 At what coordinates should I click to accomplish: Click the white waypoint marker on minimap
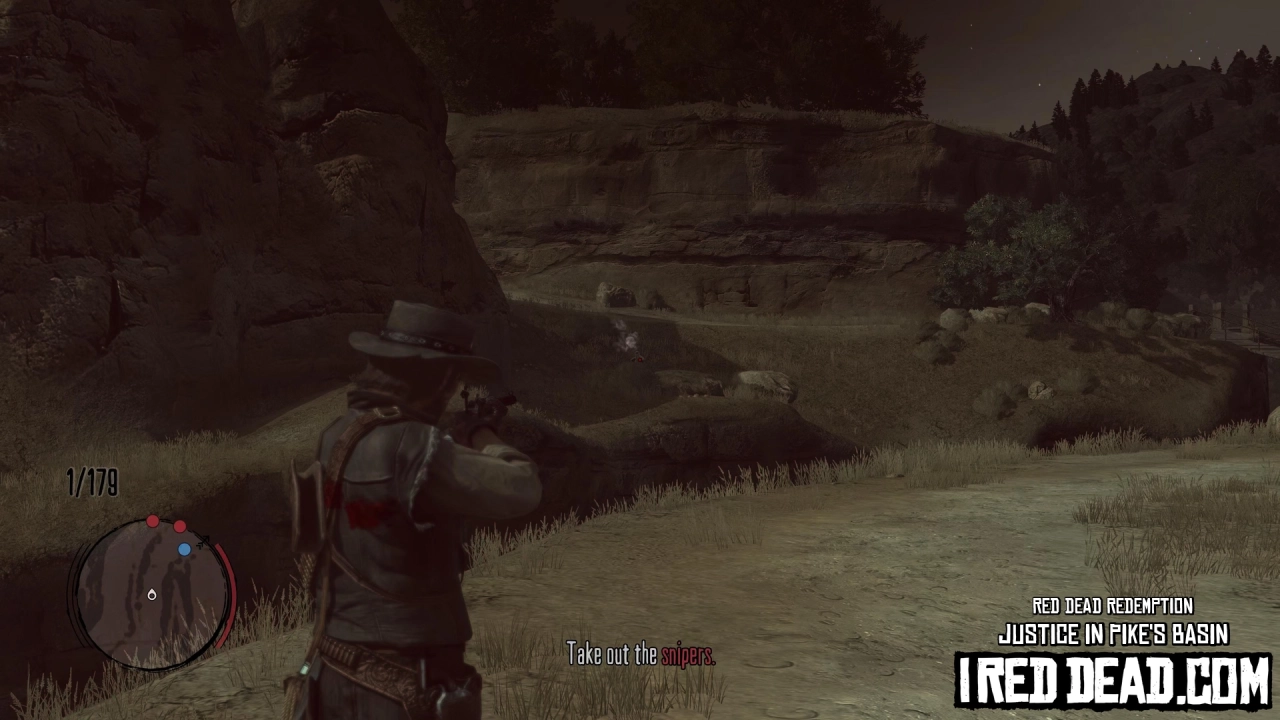(152, 595)
